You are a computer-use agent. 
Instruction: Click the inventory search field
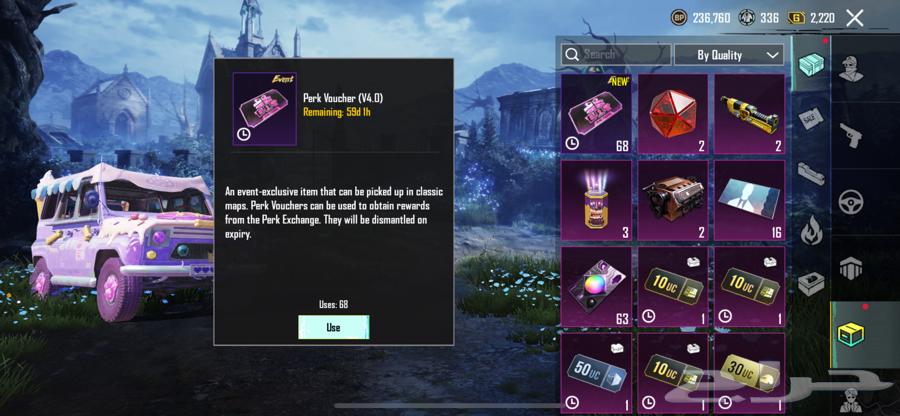click(x=615, y=54)
